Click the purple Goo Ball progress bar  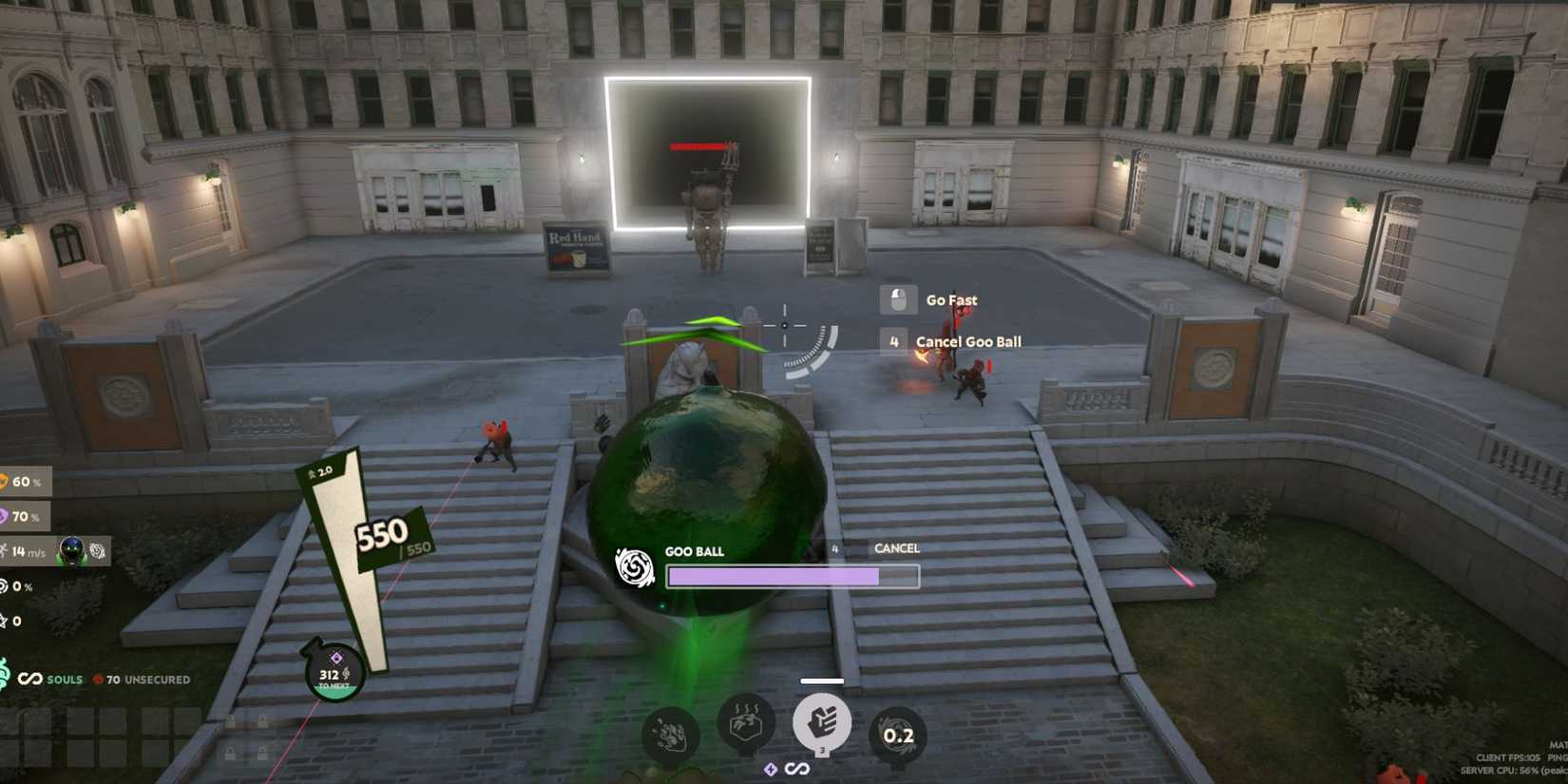[x=792, y=576]
